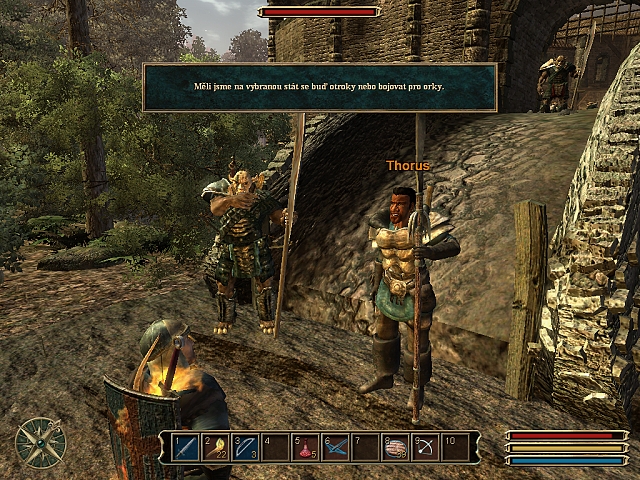The width and height of the screenshot is (640, 480).
Task: Select the torch in hotbar slot 2
Action: (x=216, y=447)
